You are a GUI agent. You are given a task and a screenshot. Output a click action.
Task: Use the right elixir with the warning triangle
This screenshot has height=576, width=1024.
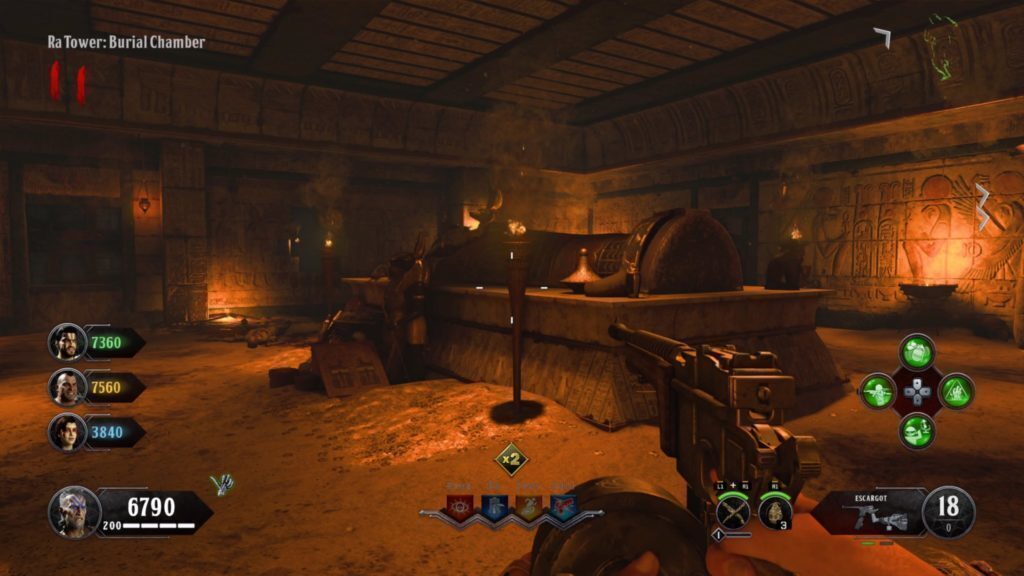[x=956, y=391]
